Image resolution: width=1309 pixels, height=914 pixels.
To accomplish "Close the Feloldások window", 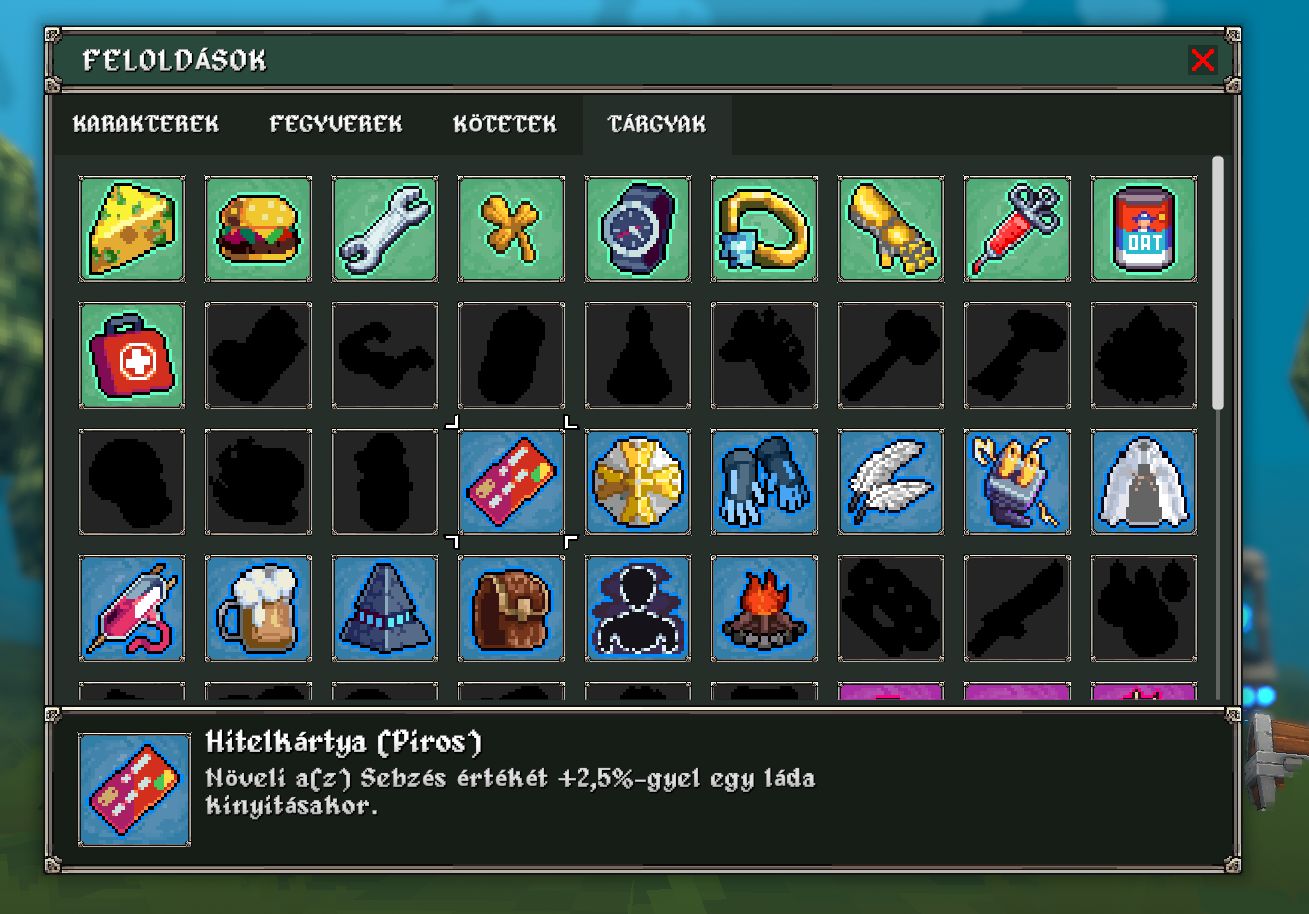I will (x=1202, y=60).
